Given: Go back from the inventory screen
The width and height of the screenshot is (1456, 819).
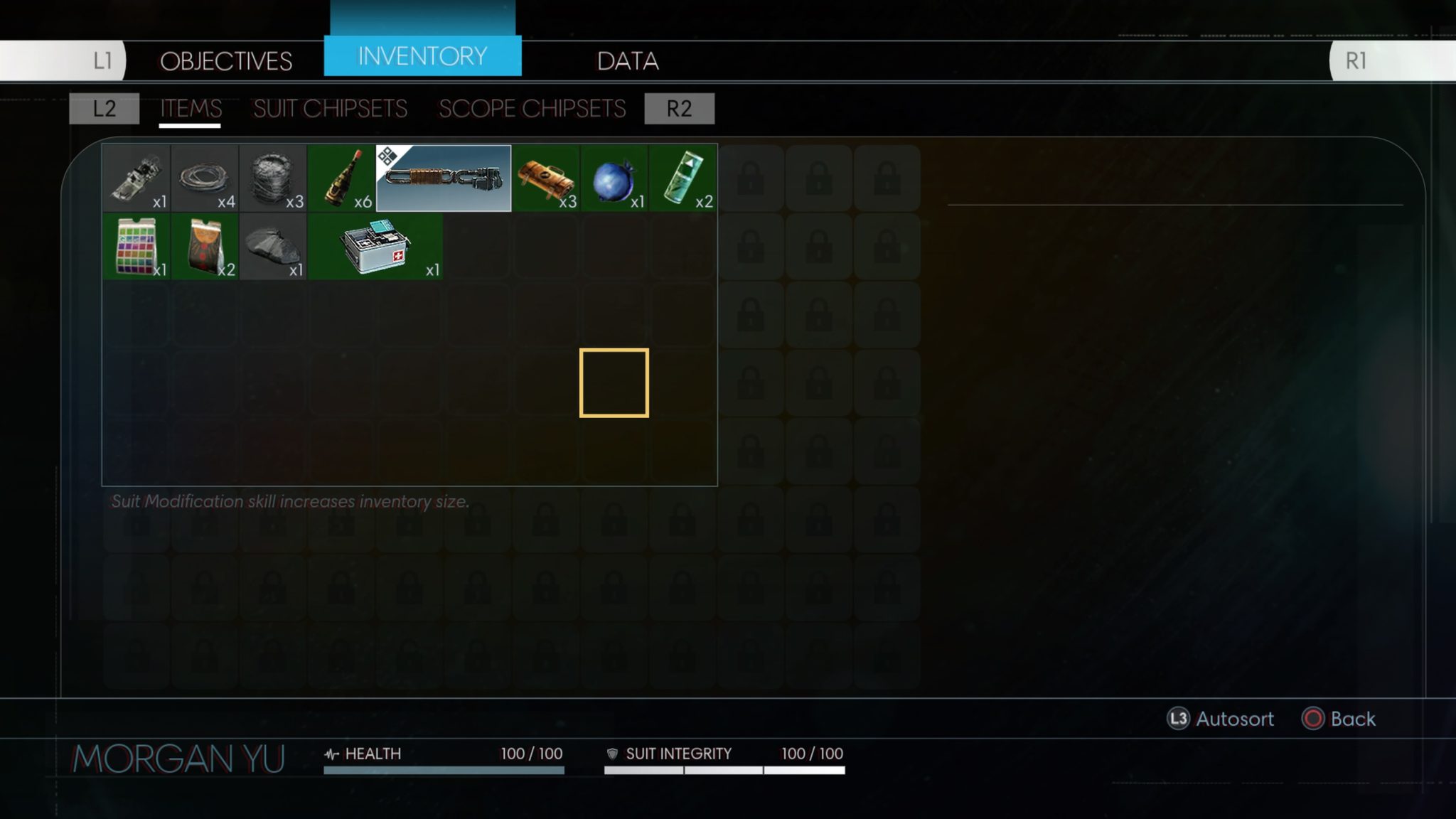Looking at the screenshot, I should pyautogui.click(x=1339, y=719).
